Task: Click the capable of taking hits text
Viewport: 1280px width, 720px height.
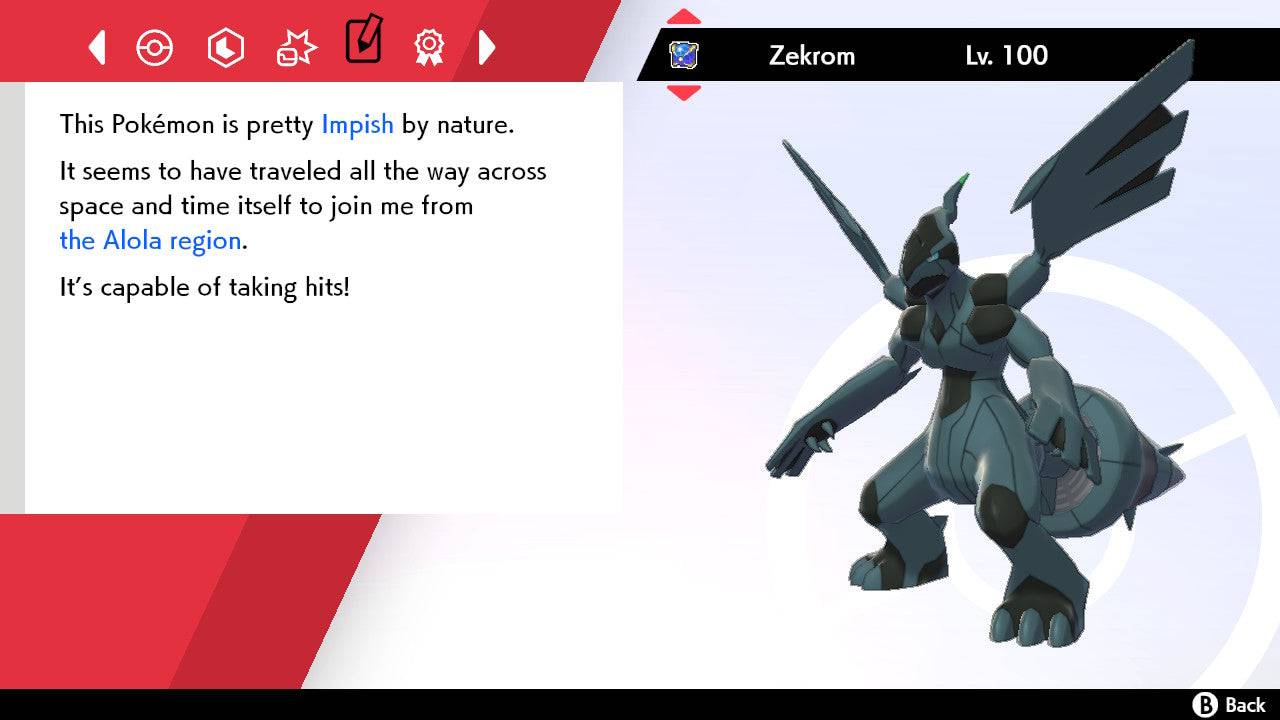Action: click(x=207, y=287)
